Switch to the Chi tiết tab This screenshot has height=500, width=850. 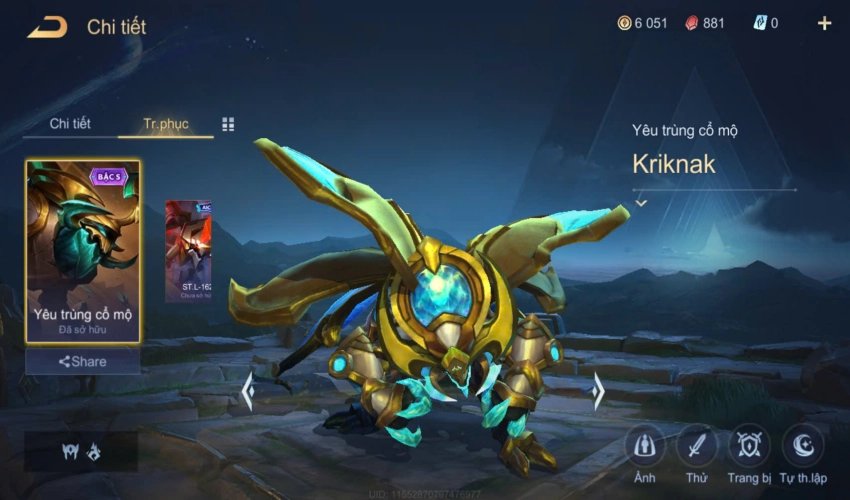pos(70,124)
